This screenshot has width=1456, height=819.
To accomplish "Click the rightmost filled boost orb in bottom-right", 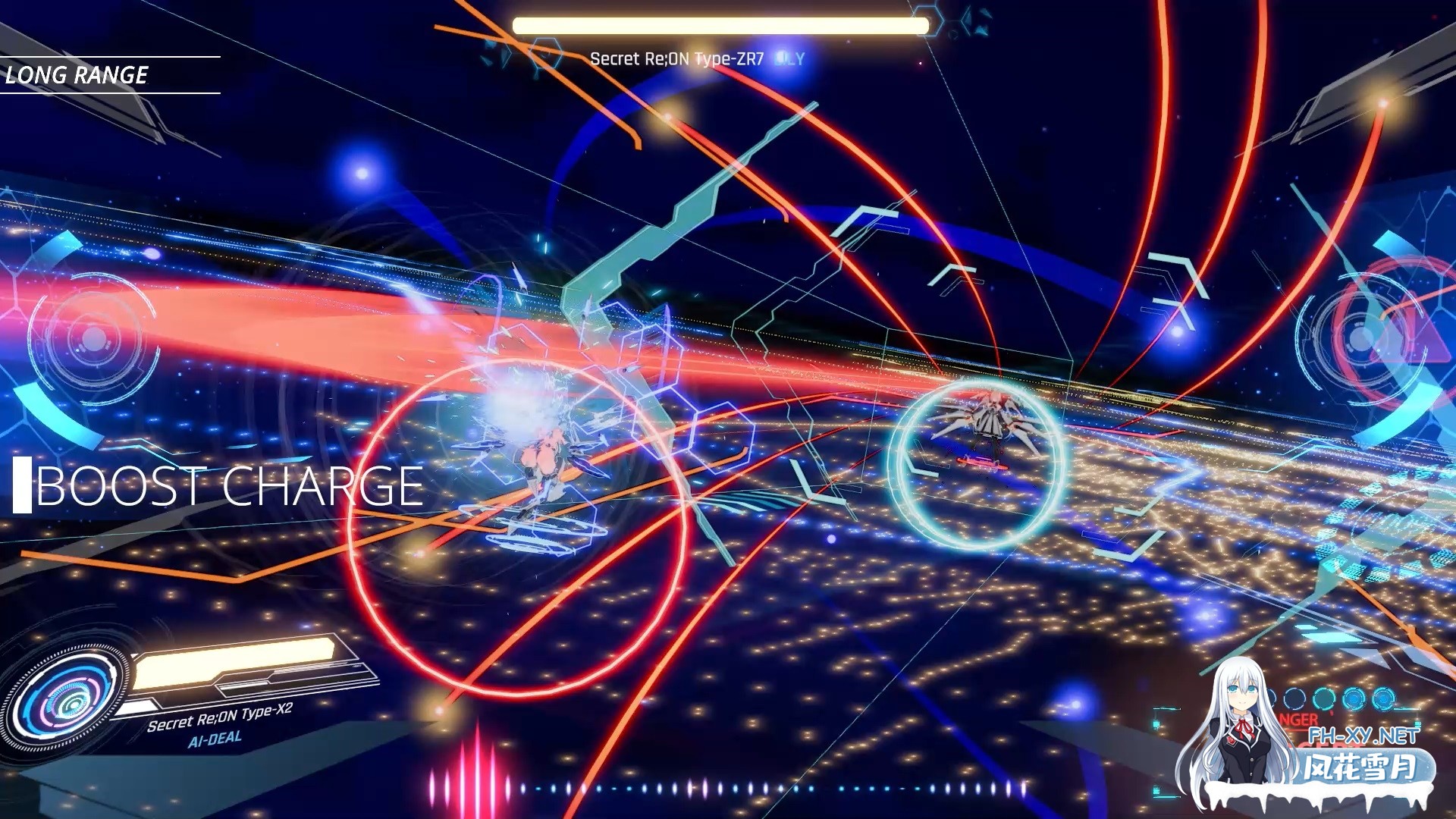I will pos(1383,699).
